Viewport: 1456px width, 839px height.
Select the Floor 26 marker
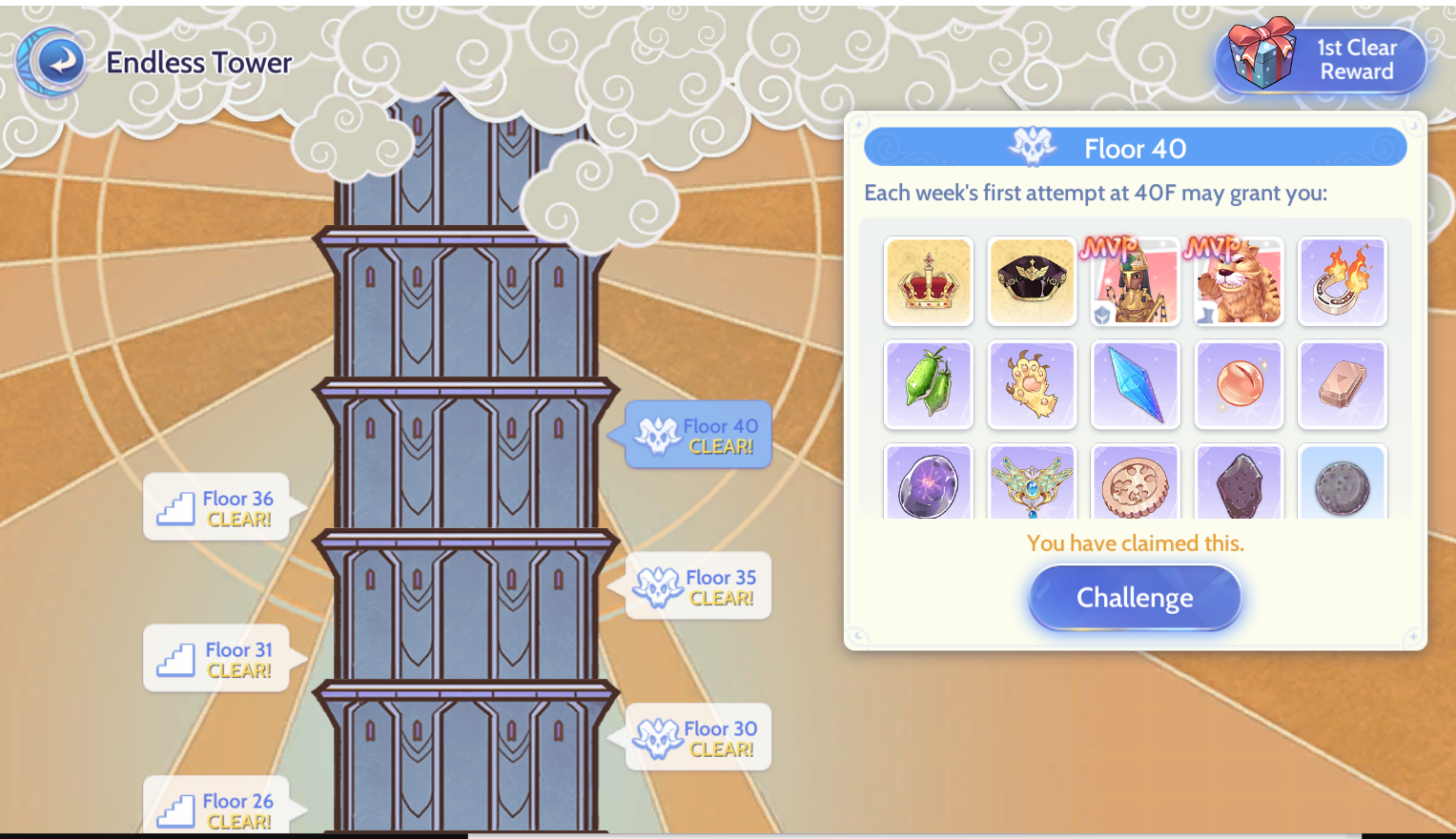[218, 808]
